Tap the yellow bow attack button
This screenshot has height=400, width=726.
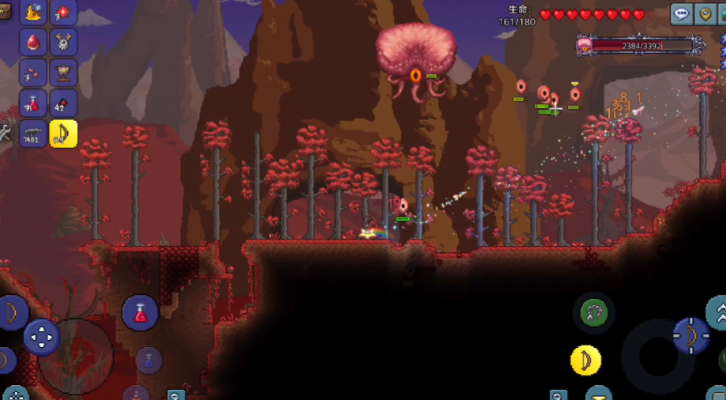coord(585,359)
